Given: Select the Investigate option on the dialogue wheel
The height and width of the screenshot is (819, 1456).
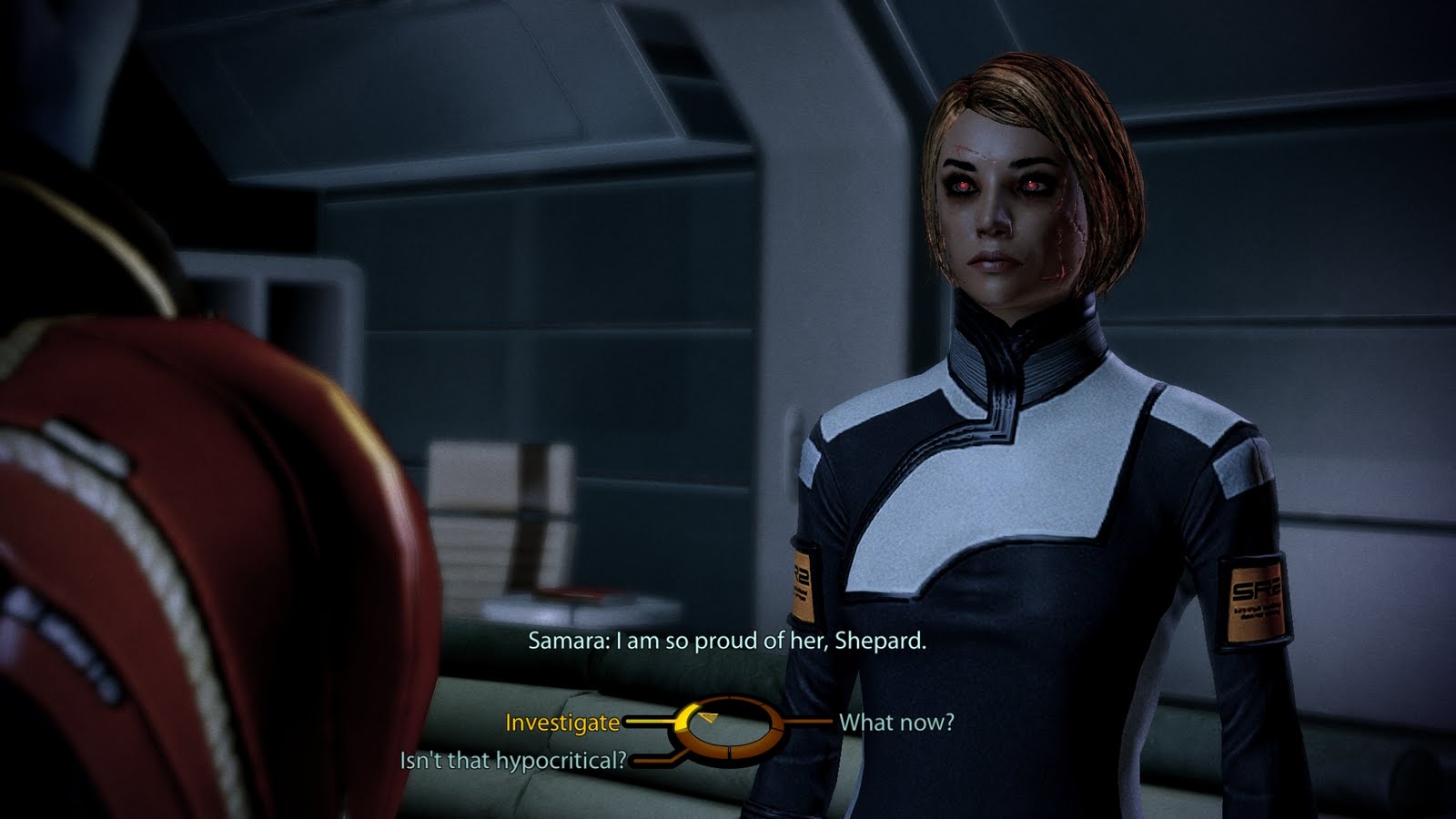Looking at the screenshot, I should click(x=561, y=722).
